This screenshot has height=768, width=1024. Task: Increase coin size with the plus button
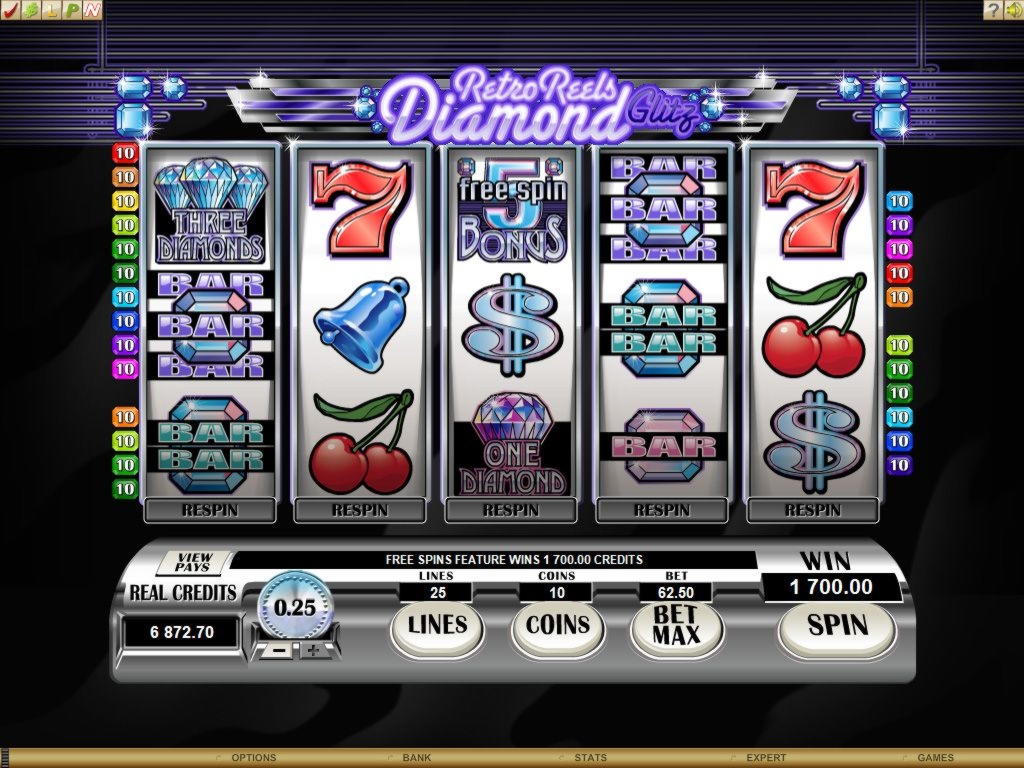tap(313, 651)
